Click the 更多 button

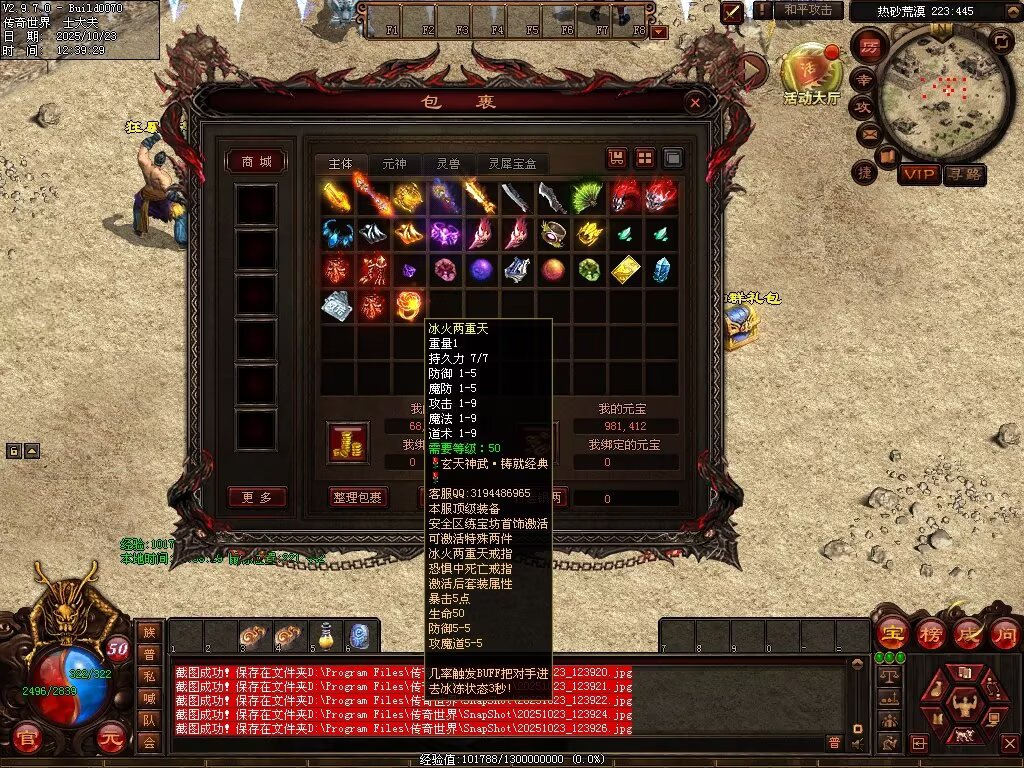(x=256, y=497)
